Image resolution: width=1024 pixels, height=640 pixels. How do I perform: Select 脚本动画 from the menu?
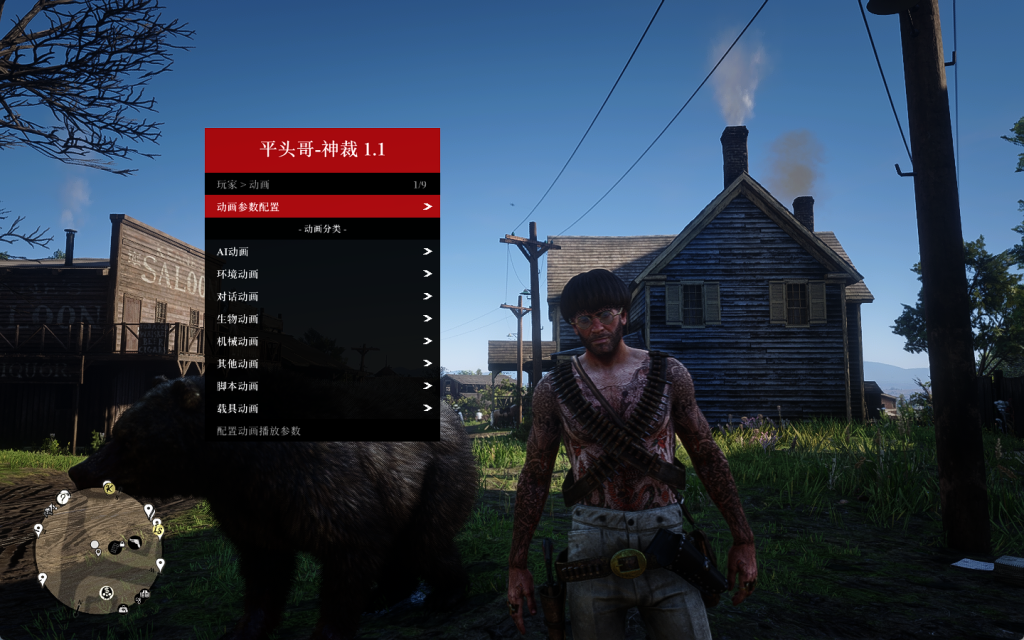coord(322,386)
